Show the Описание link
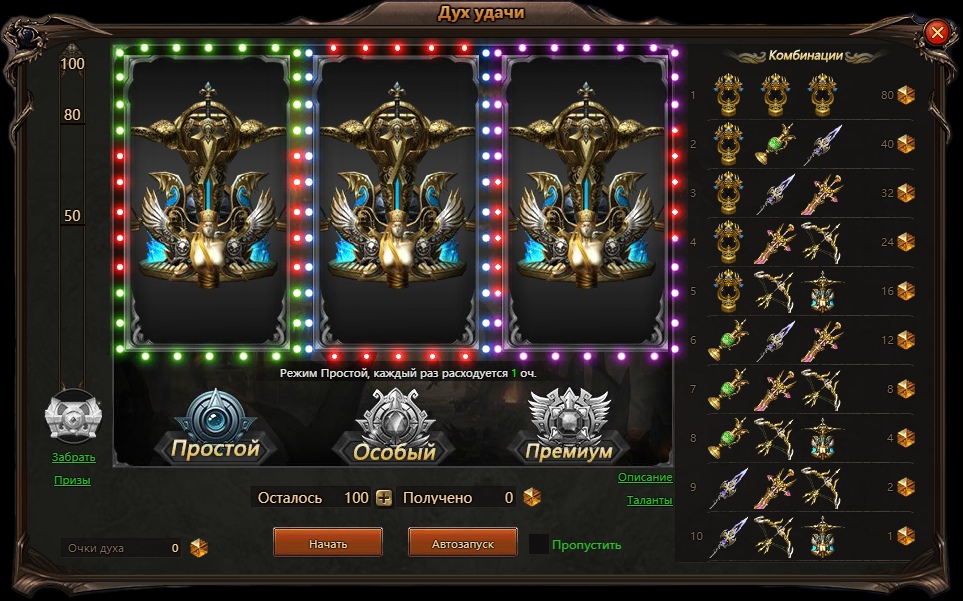The width and height of the screenshot is (963, 601). [644, 477]
